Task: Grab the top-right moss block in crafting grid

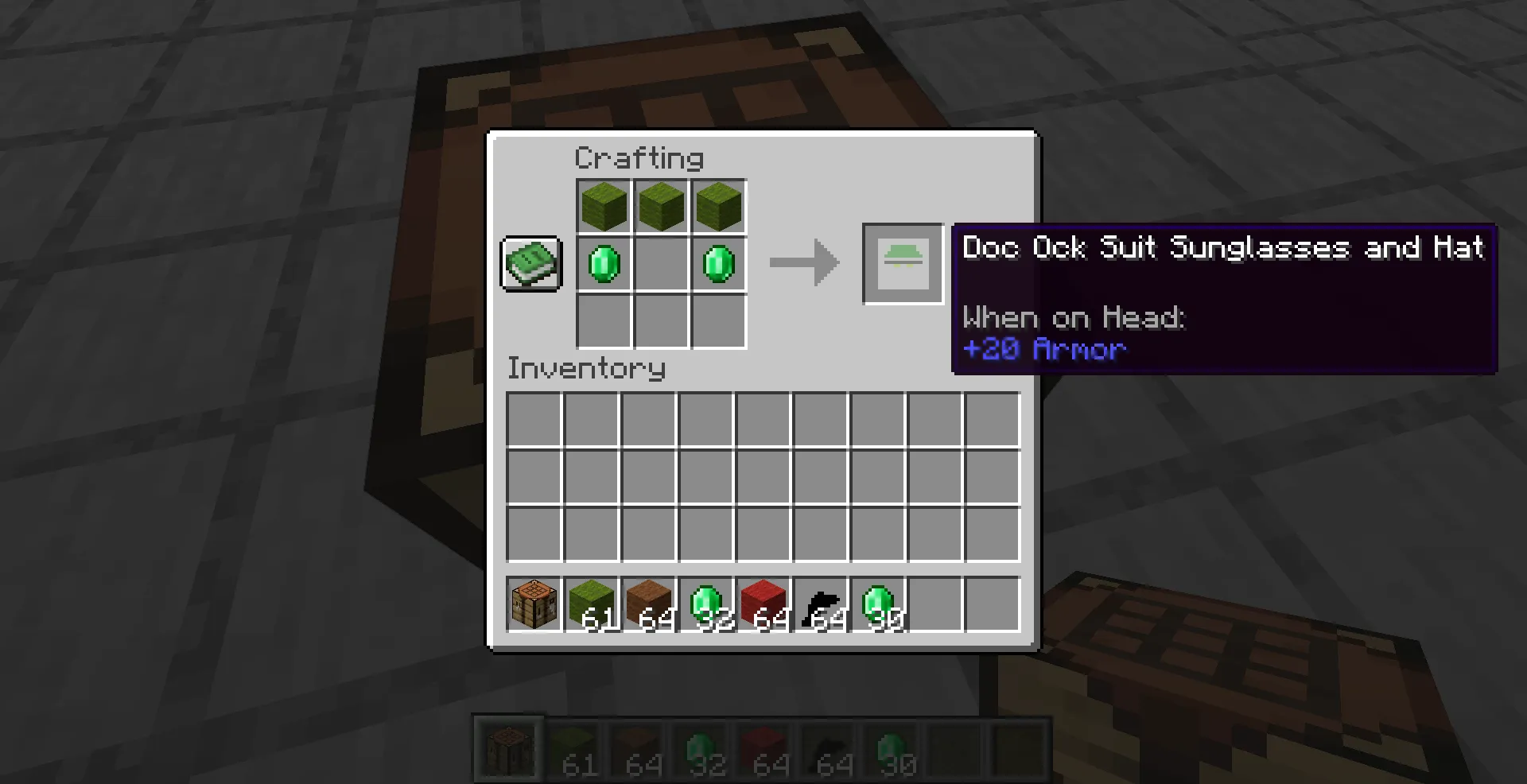Action: 718,206
